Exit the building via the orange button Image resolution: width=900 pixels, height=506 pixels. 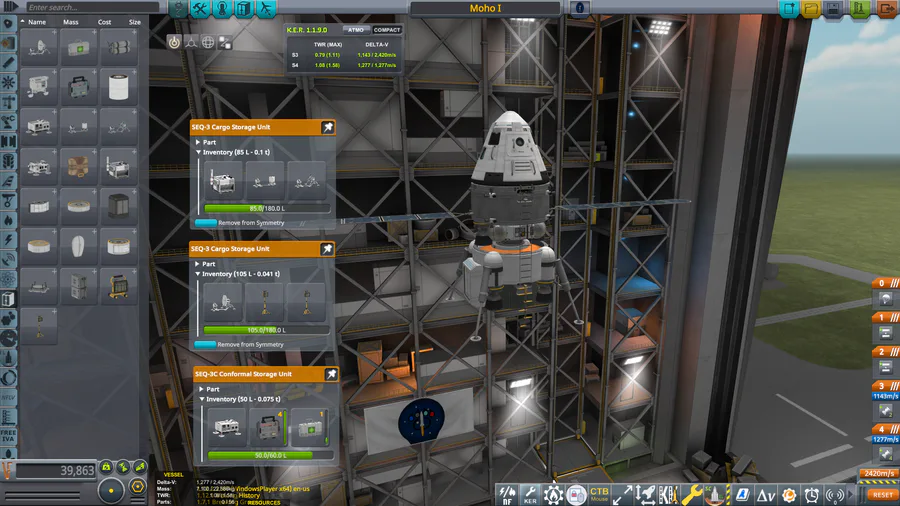pos(886,9)
